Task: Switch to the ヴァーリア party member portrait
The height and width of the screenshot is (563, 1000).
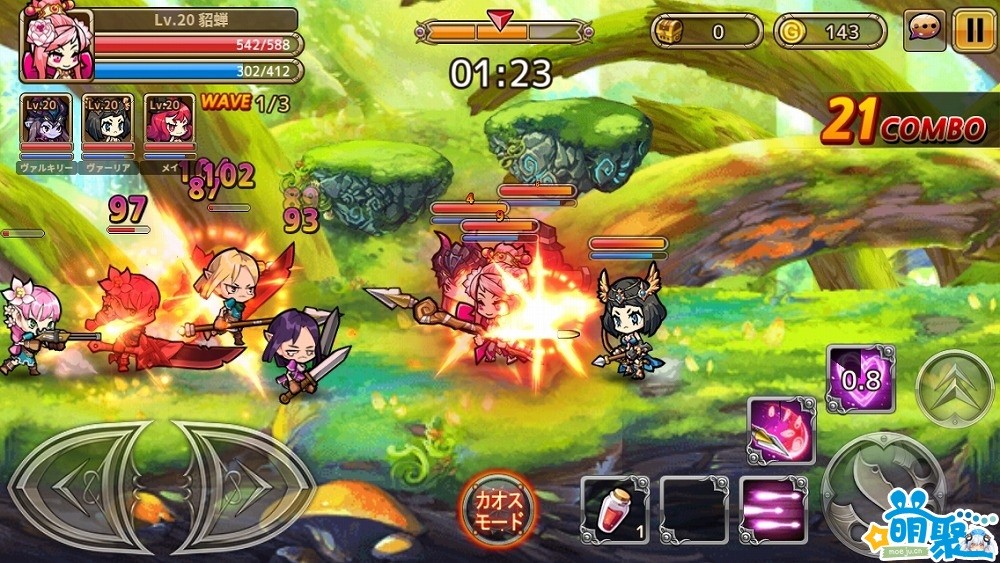Action: (x=108, y=126)
